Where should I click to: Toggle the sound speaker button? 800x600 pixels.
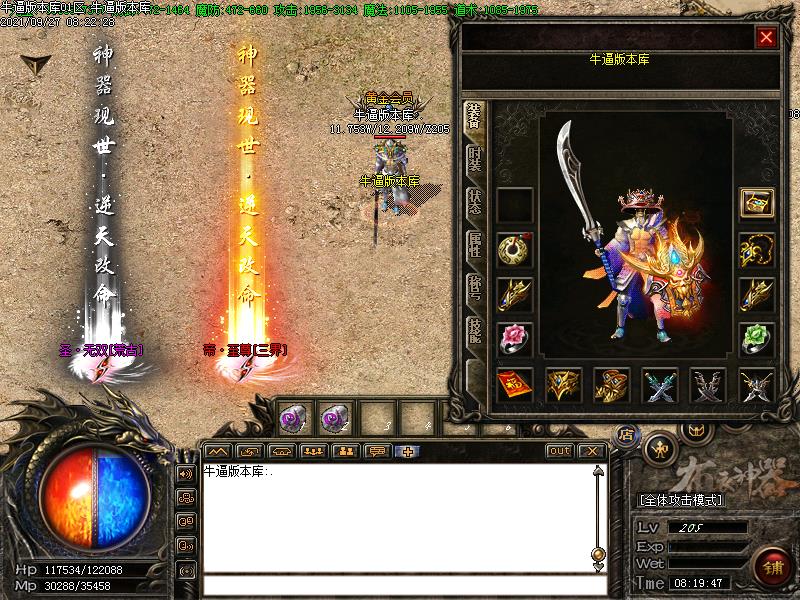click(185, 473)
